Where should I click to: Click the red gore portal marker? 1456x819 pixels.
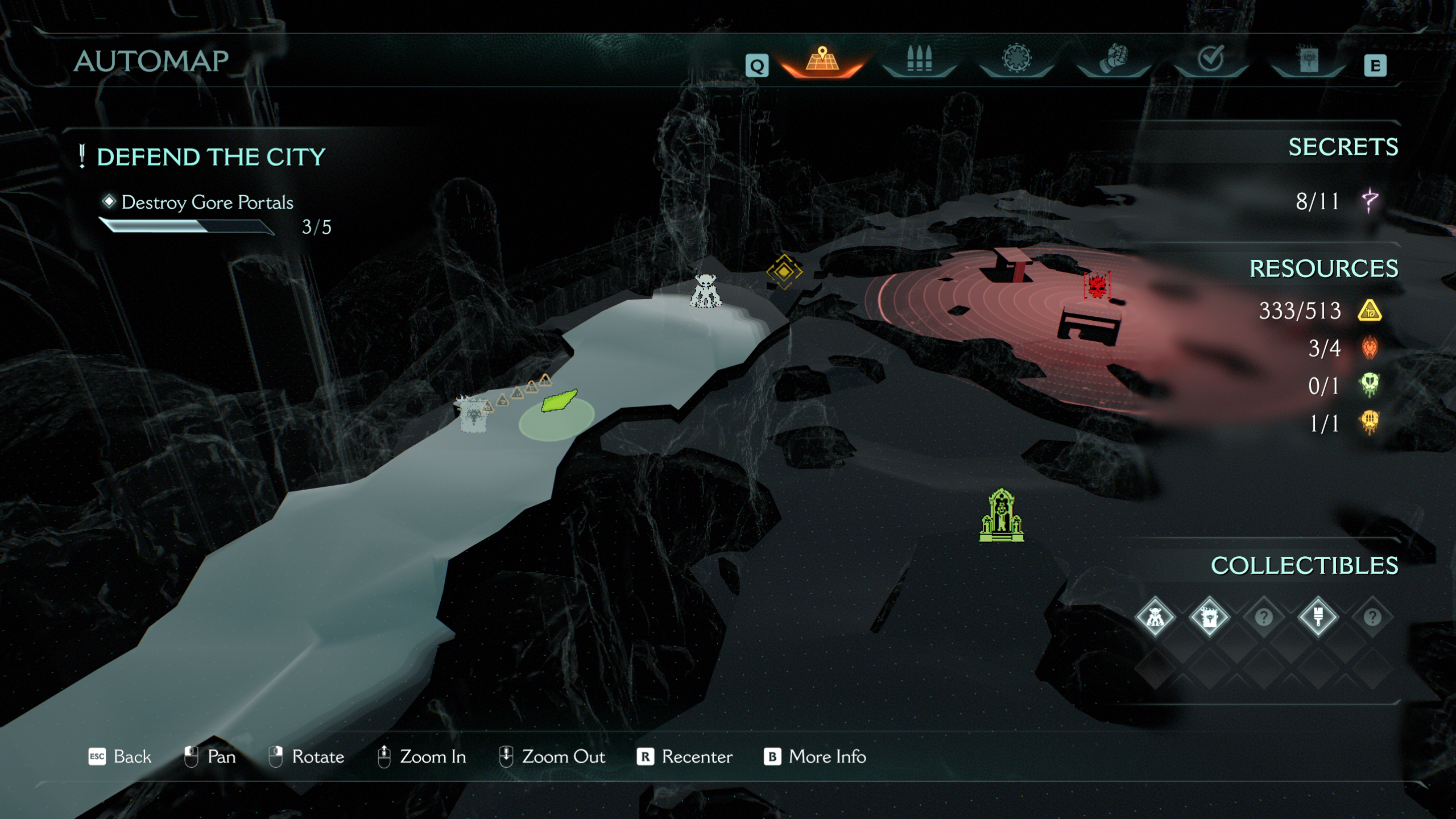coord(1097,286)
